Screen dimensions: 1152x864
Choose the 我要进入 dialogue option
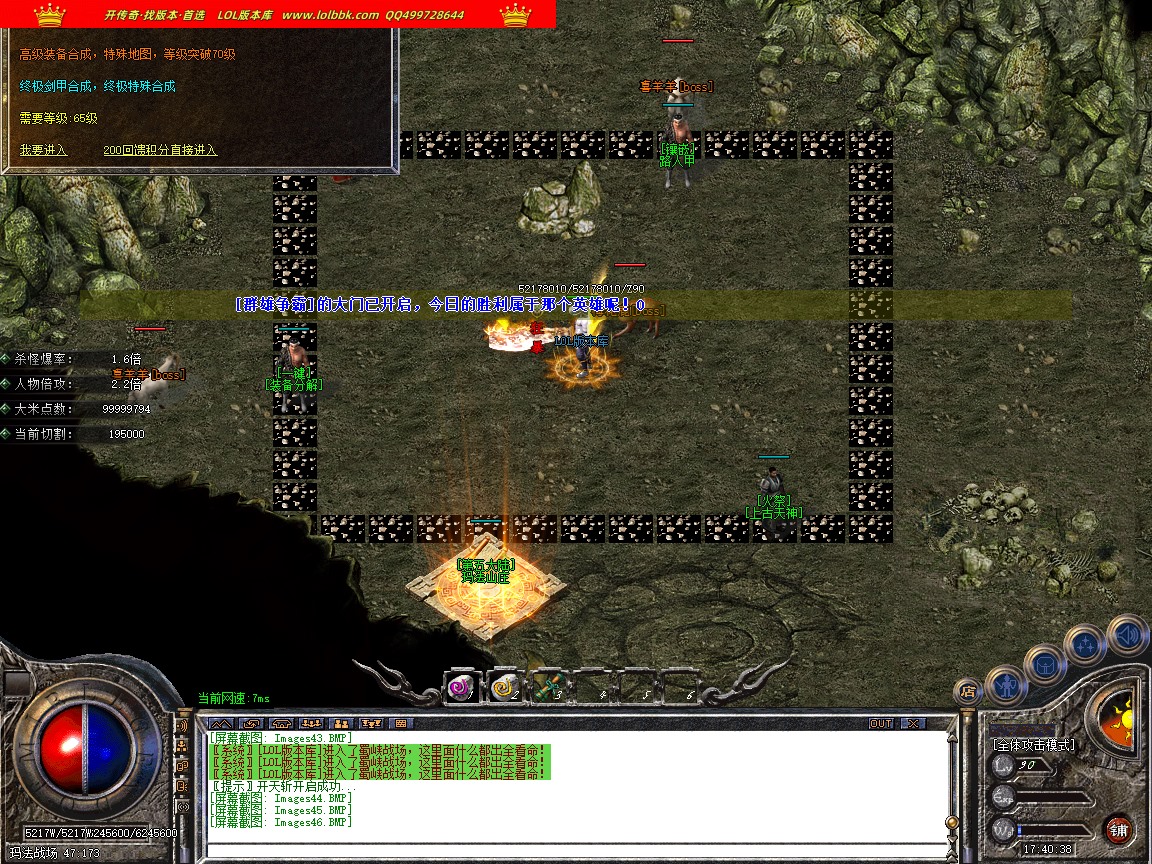coord(43,150)
